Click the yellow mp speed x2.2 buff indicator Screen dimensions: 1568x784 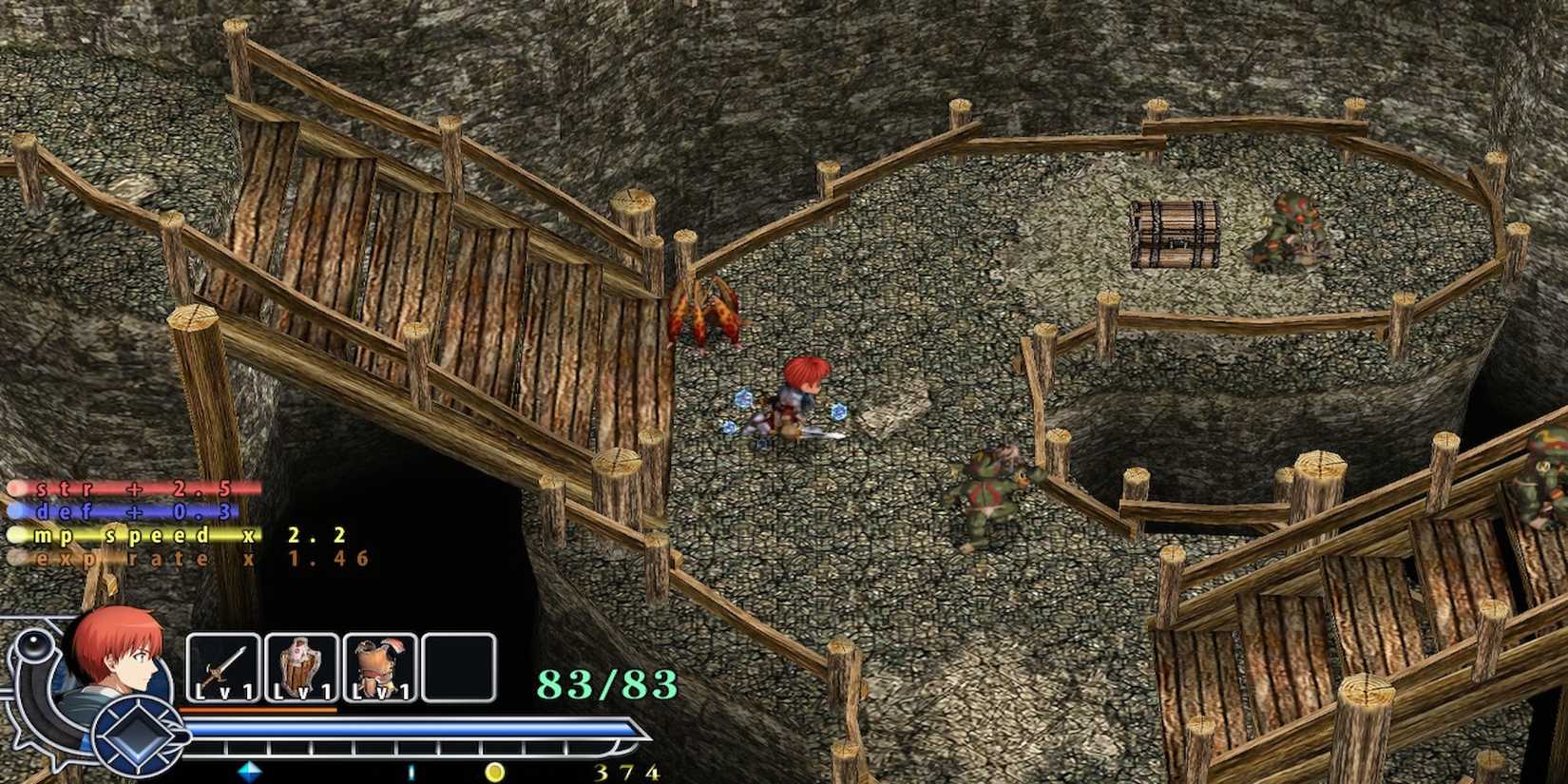176,535
